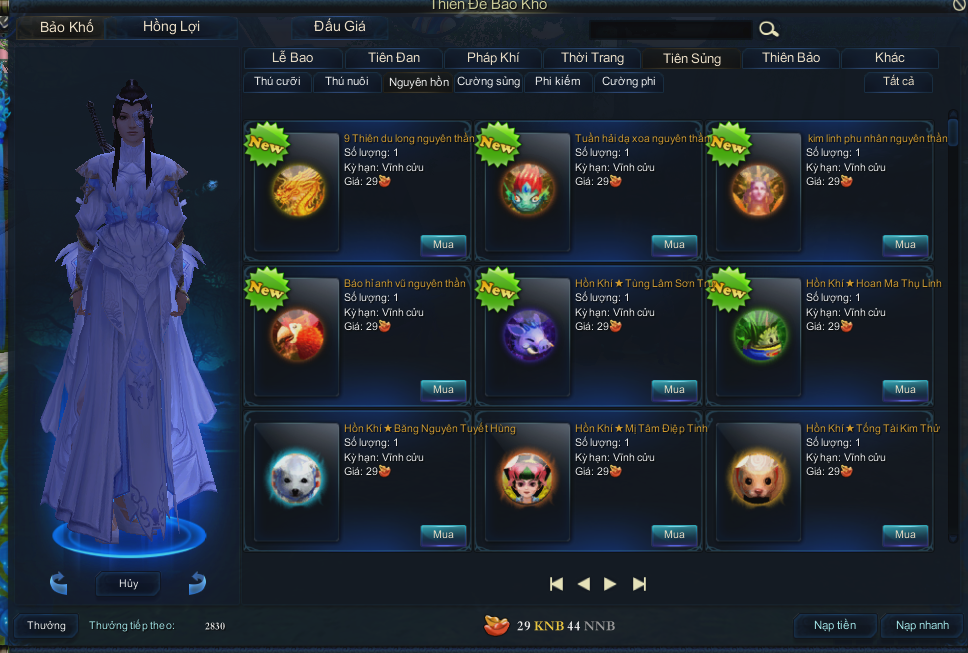968x653 pixels.
Task: Switch to Thời Trang category
Action: (592, 58)
